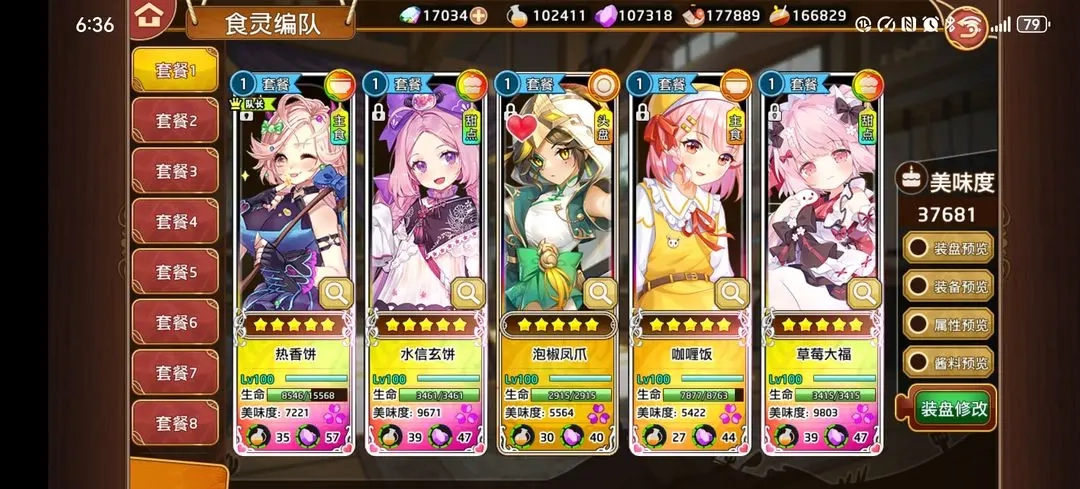
Task: Switch to 属性预览
Action: (948, 324)
